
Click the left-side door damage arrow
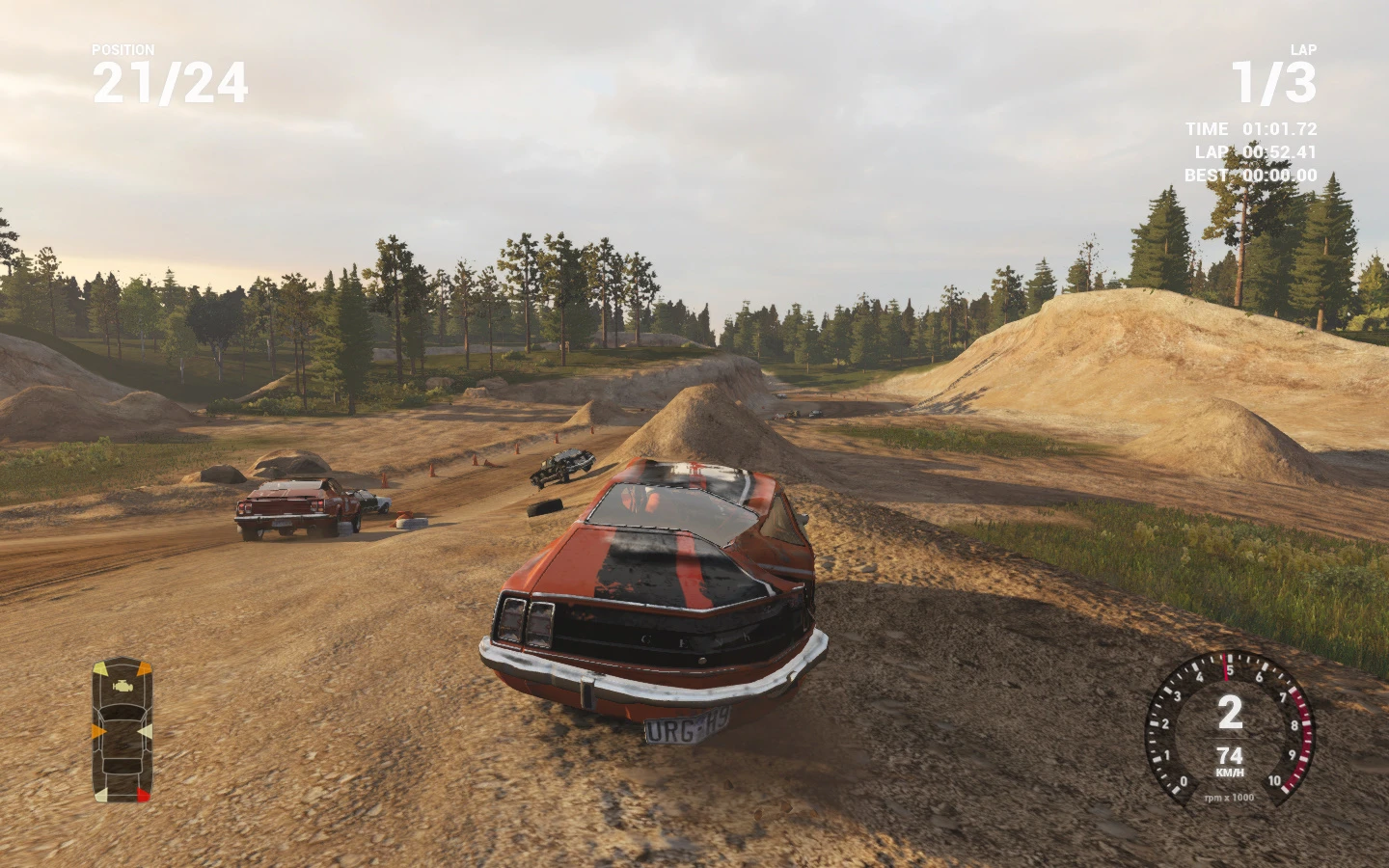coord(98,731)
